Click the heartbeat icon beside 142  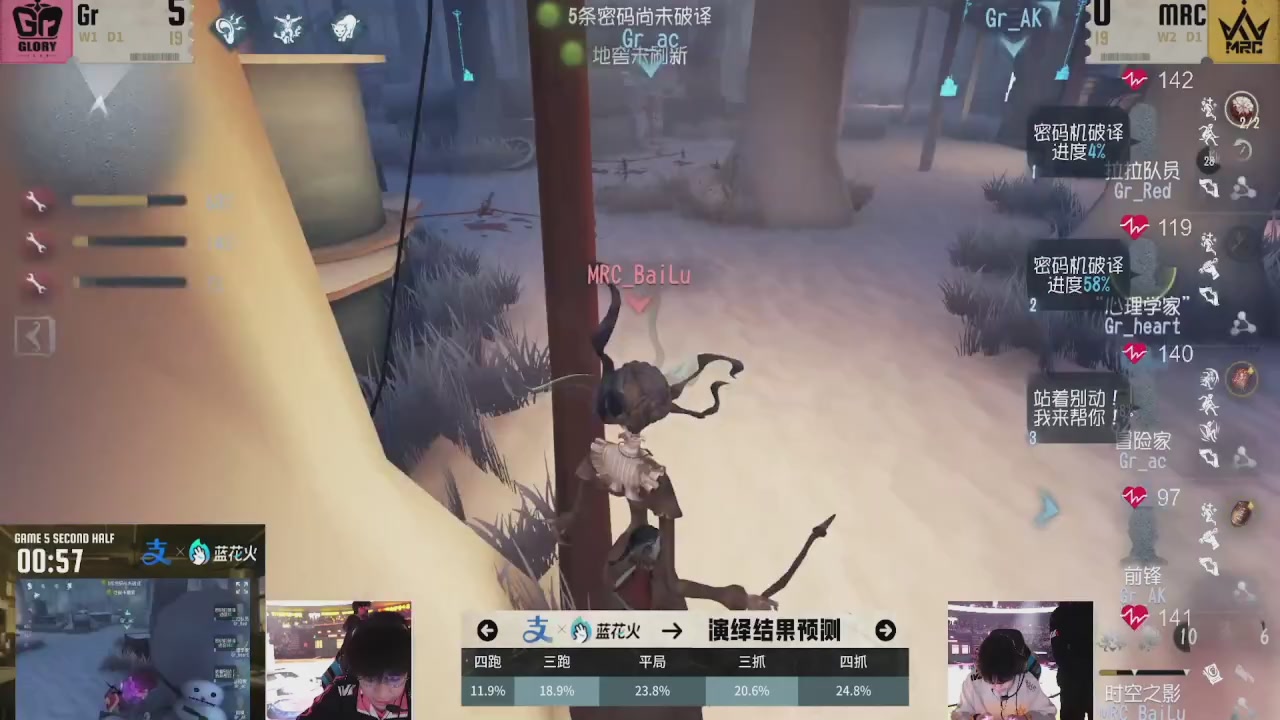coord(1135,81)
